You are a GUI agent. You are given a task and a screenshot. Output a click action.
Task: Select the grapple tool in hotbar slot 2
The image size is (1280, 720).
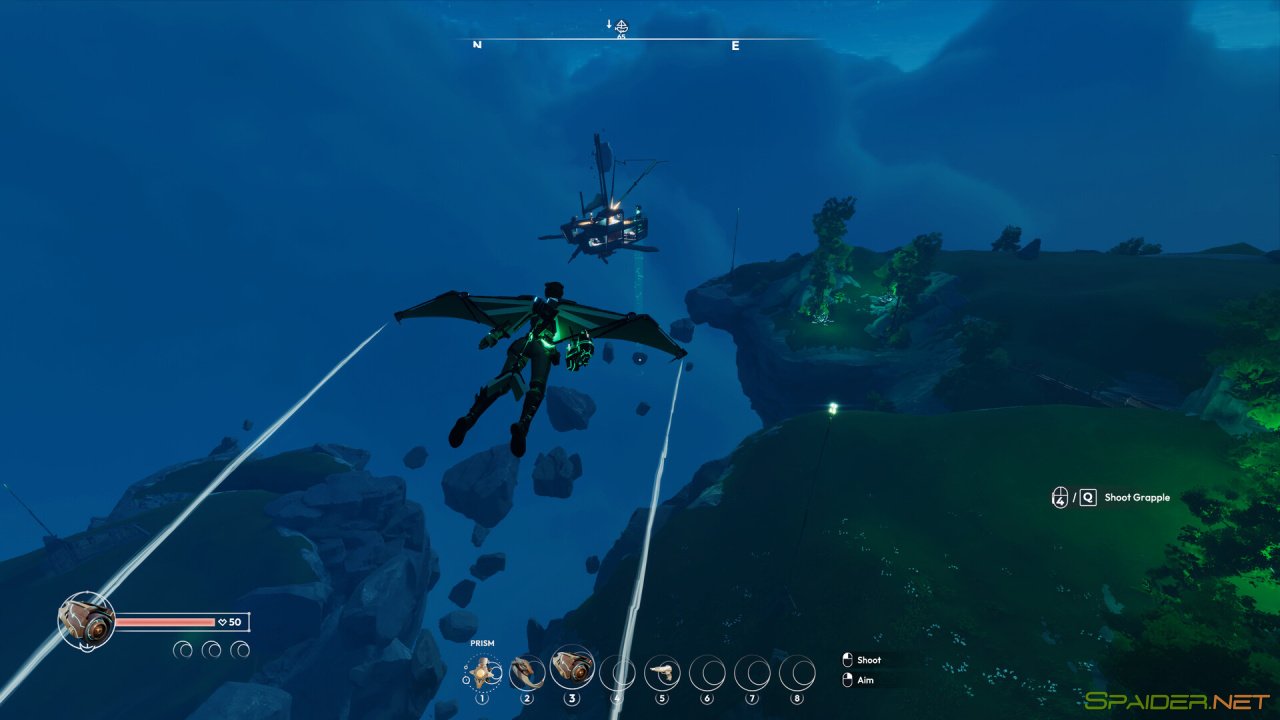528,672
